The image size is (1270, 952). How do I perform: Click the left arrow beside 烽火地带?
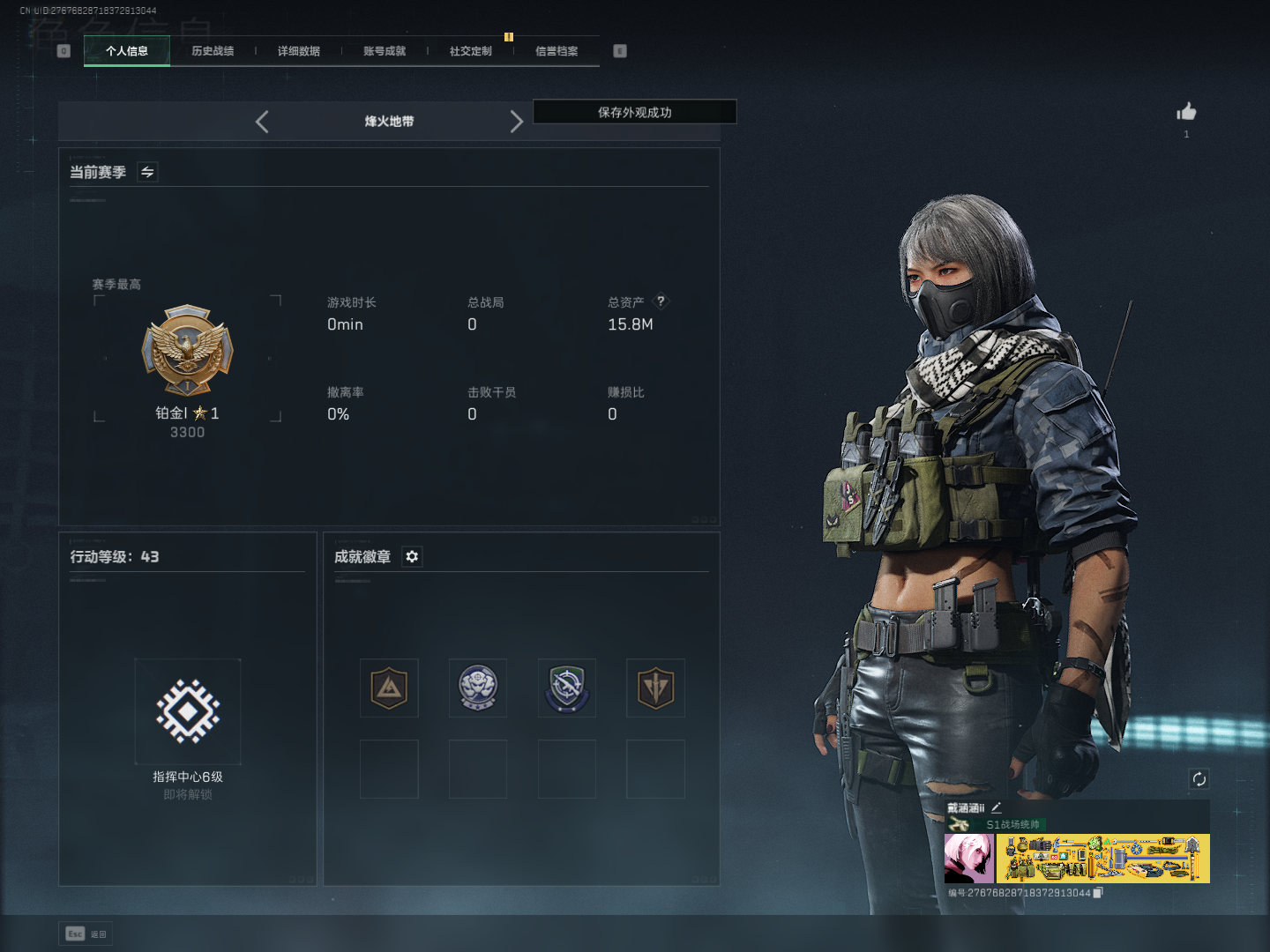click(x=262, y=122)
